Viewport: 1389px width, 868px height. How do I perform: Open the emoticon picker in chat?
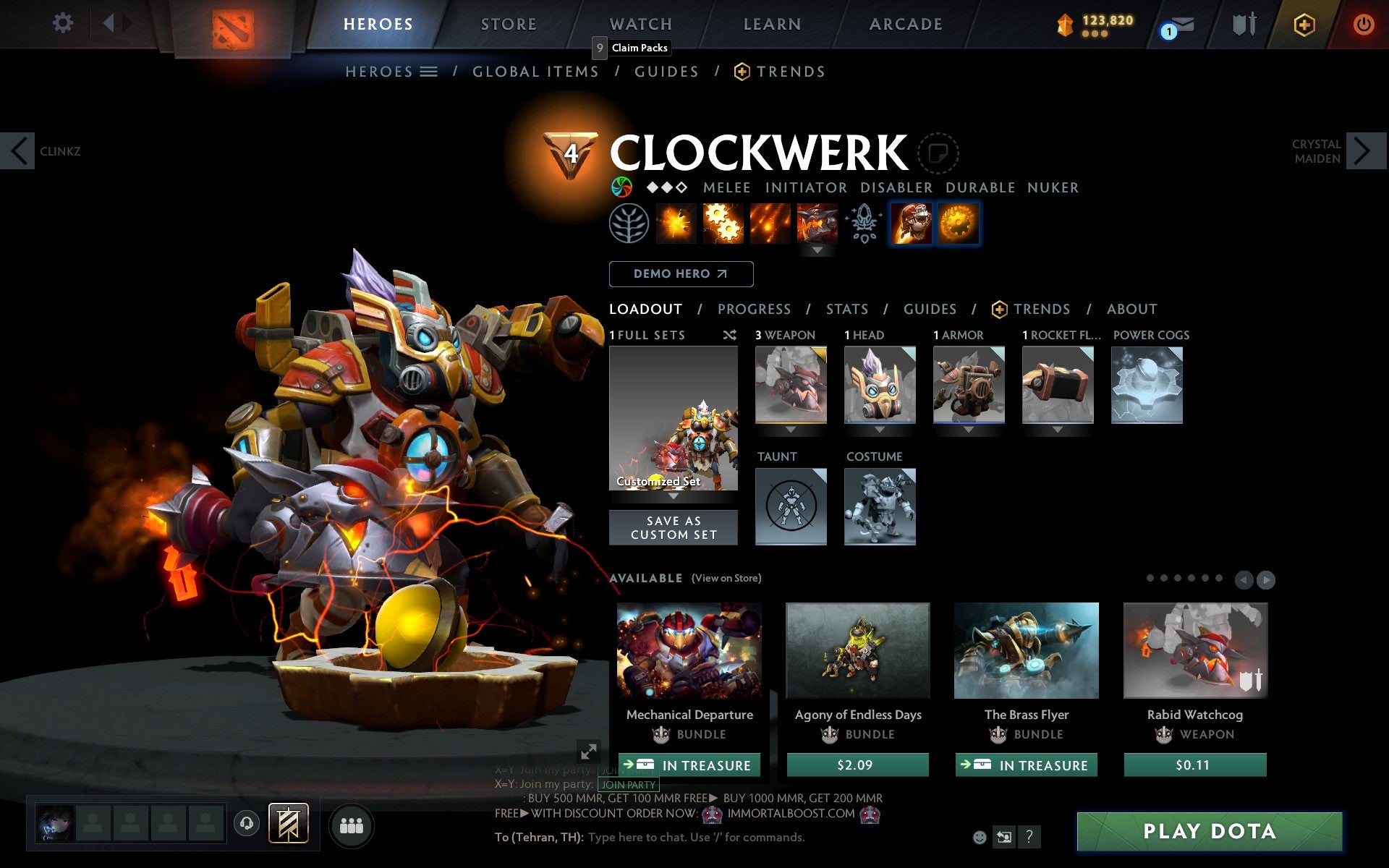coord(981,838)
